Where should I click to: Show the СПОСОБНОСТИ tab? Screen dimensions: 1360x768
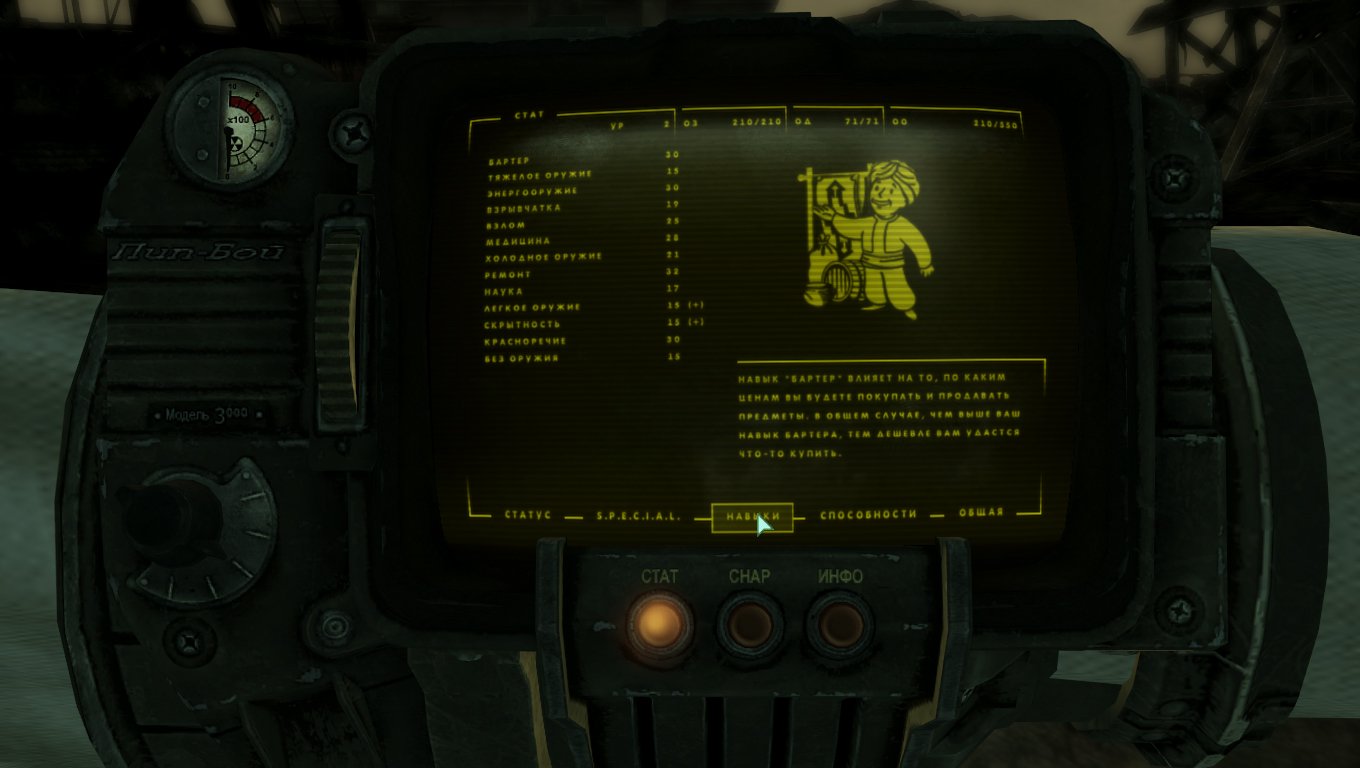(867, 514)
